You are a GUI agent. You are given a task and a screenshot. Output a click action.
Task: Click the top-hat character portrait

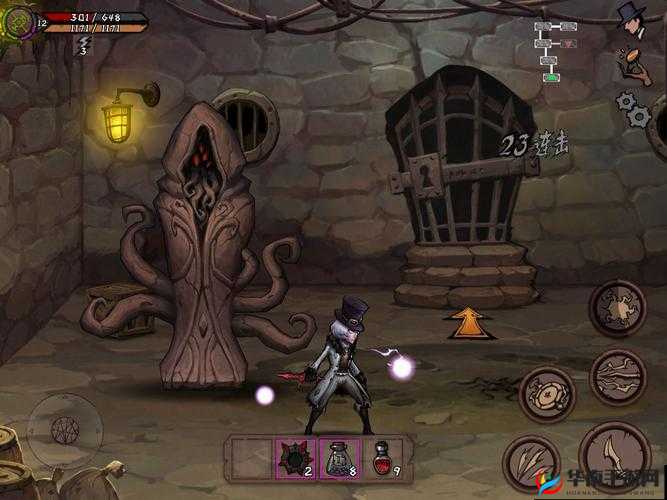pyautogui.click(x=630, y=19)
